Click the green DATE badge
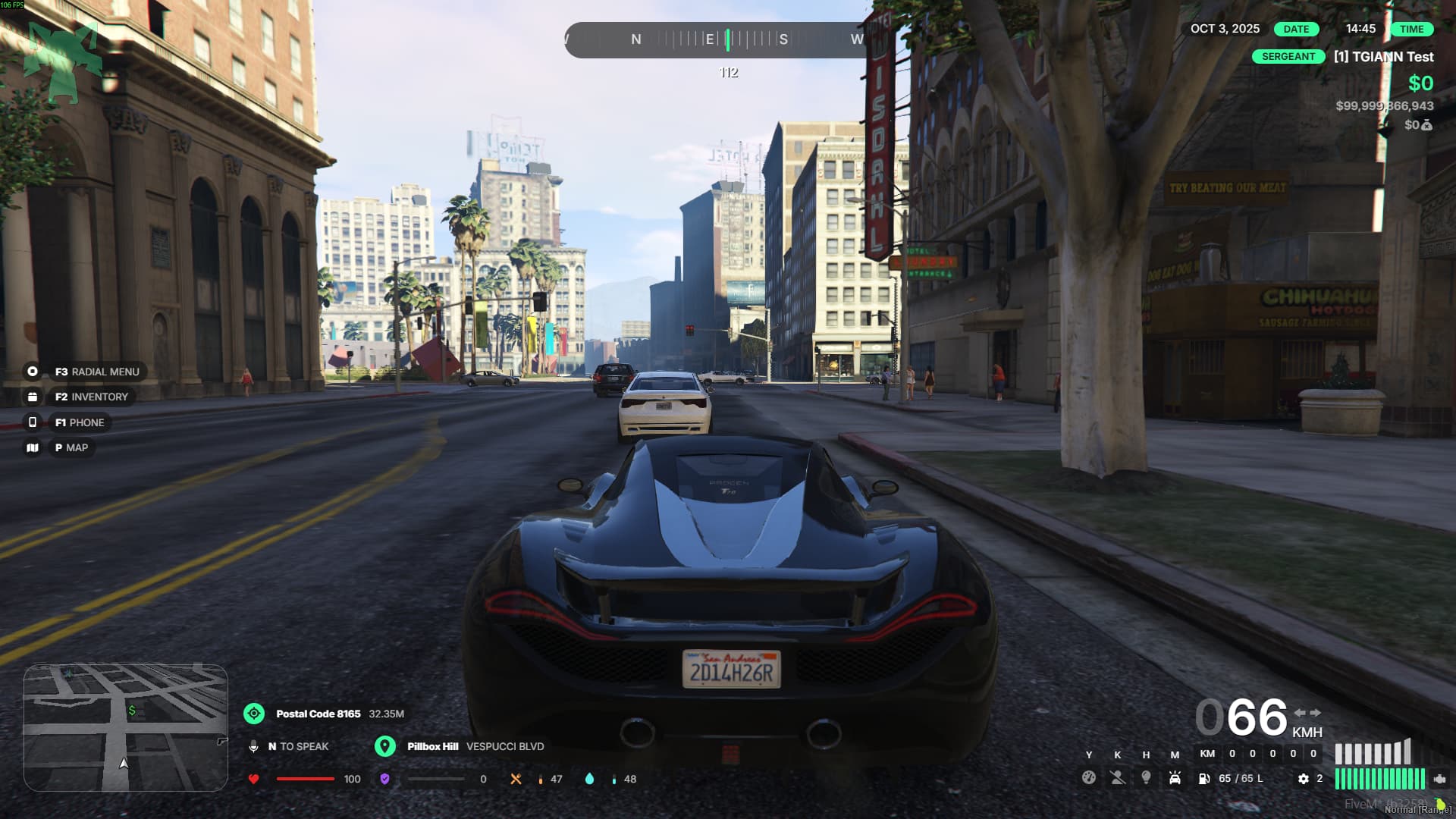 pos(1296,29)
